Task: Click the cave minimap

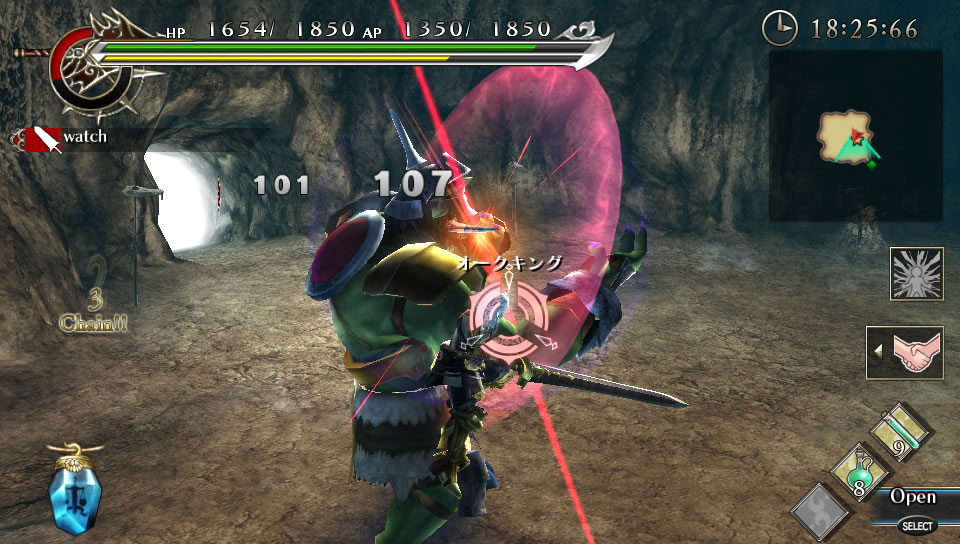Action: point(855,137)
